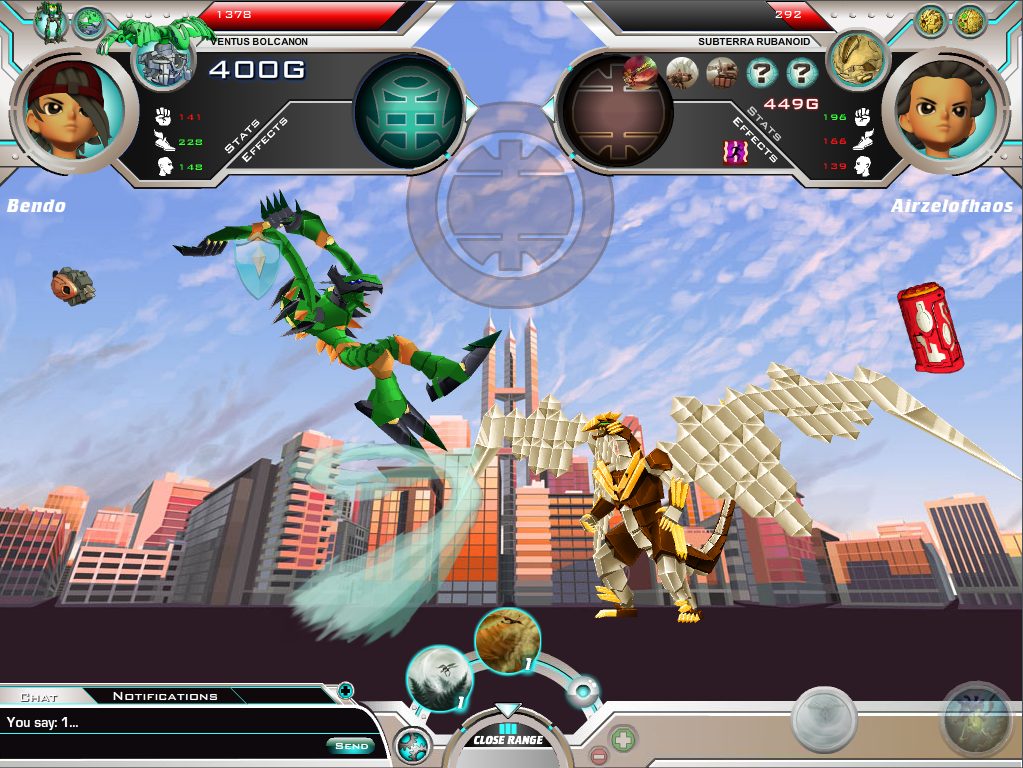Viewport: 1023px width, 768px height.
Task: Click the Send chat button
Action: [x=351, y=745]
